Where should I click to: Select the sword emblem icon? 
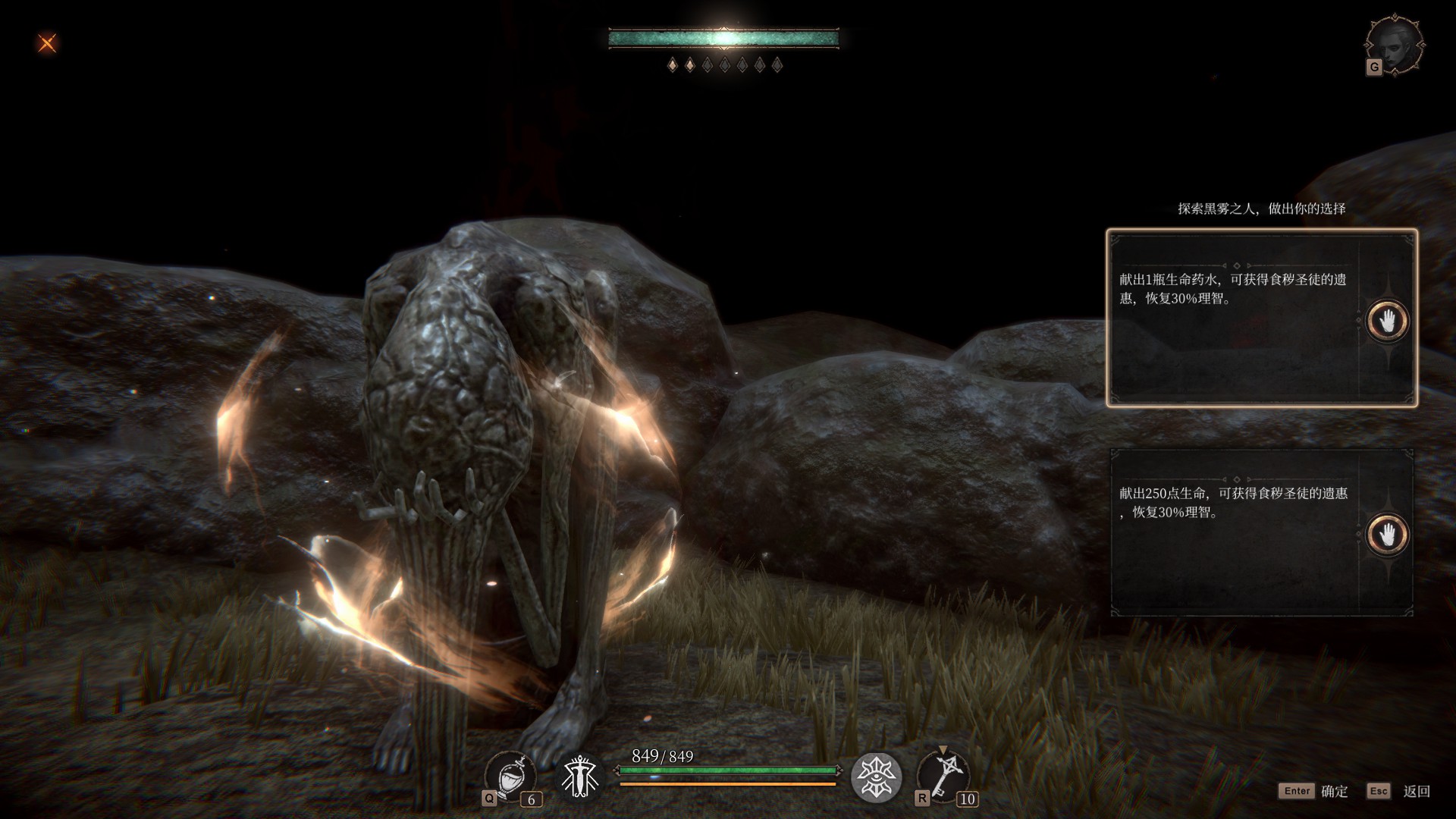[x=580, y=777]
